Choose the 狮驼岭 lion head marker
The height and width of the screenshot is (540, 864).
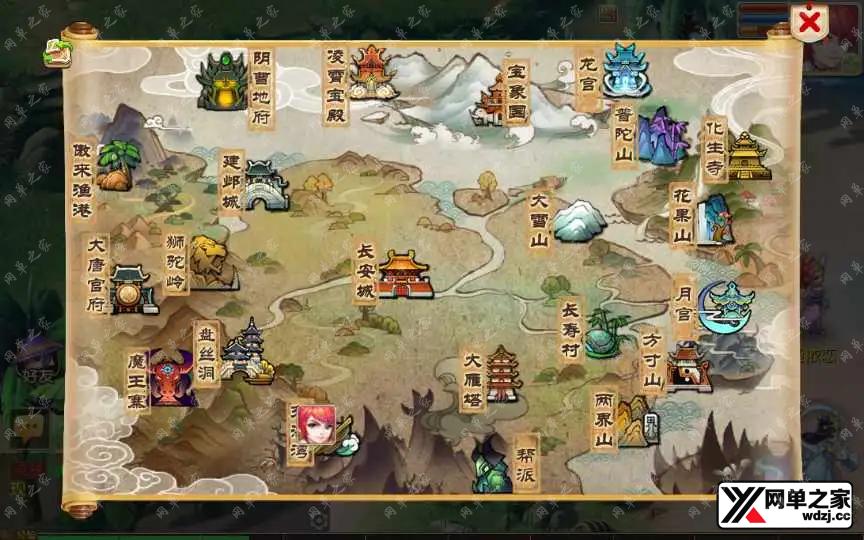click(211, 263)
